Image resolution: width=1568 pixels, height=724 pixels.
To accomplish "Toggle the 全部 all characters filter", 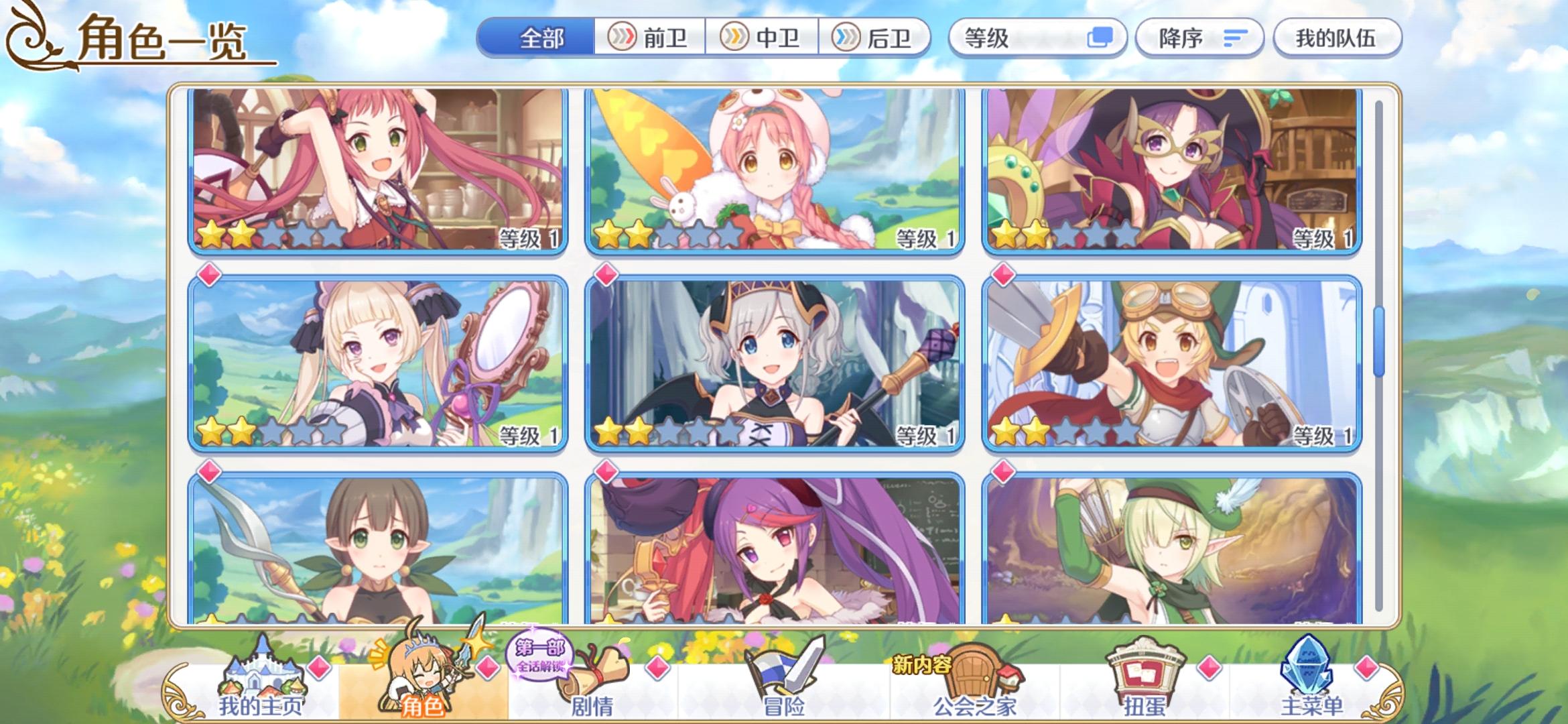I will pos(539,38).
